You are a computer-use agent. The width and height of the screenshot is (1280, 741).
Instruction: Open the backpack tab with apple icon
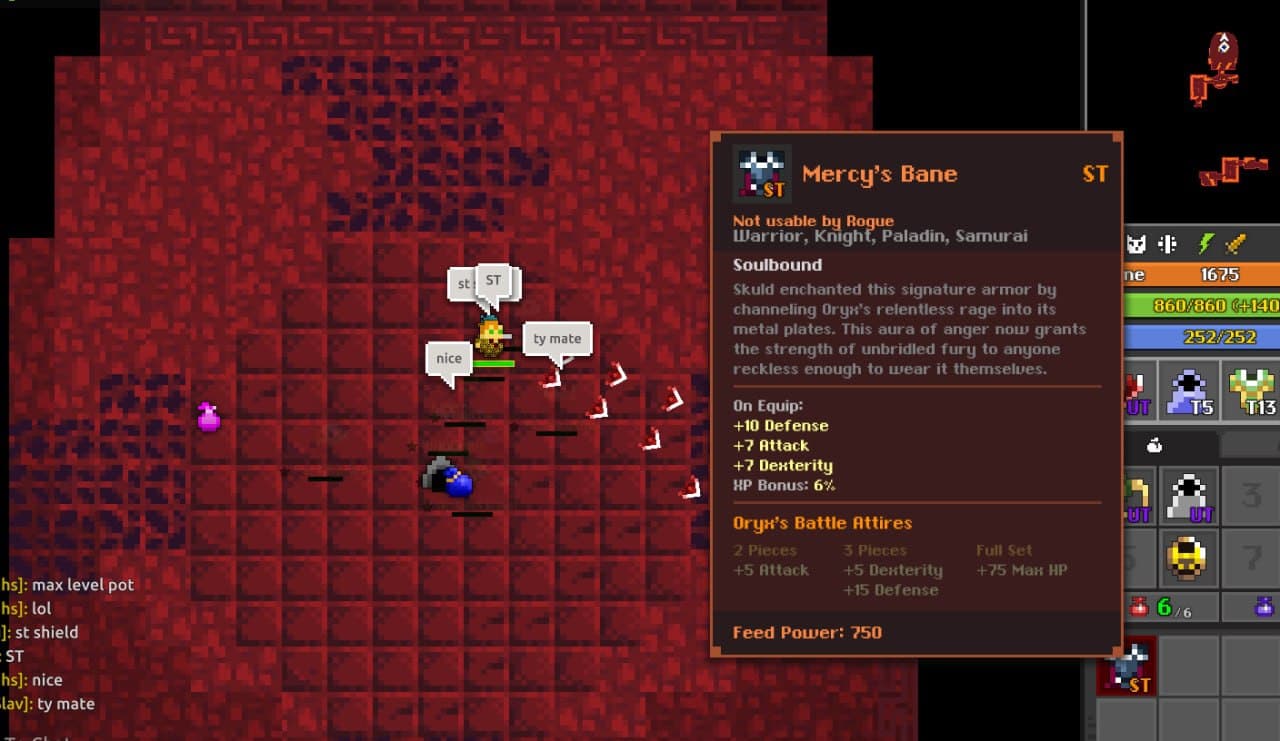pos(1153,446)
